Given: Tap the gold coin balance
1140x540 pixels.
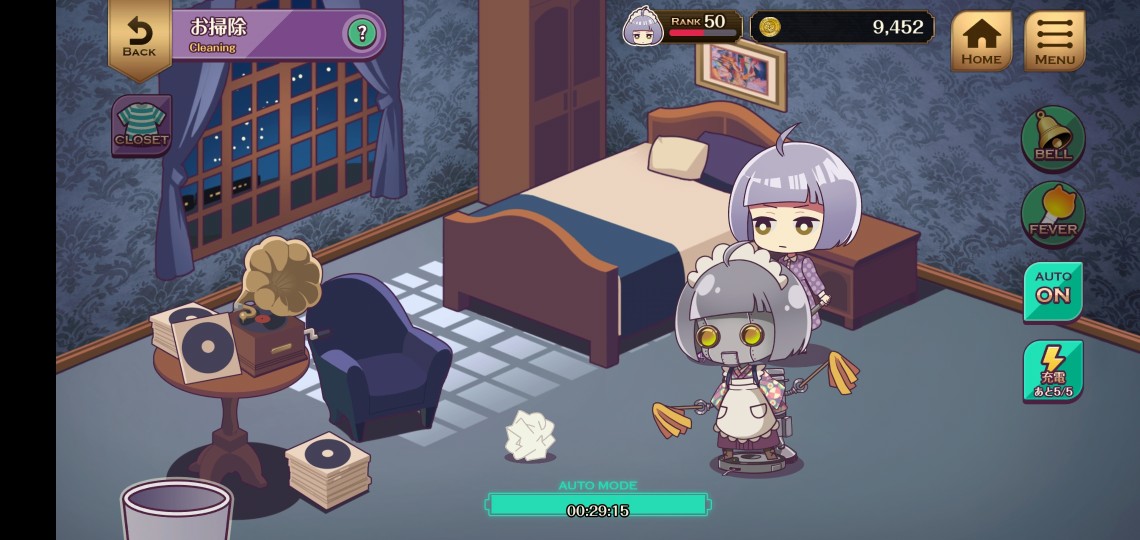Looking at the screenshot, I should (842, 27).
